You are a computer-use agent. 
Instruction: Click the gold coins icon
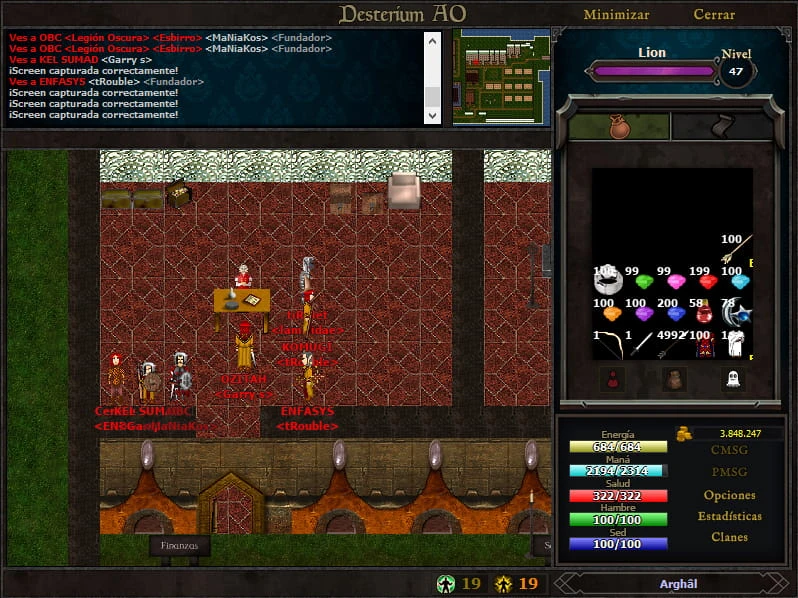pyautogui.click(x=684, y=434)
